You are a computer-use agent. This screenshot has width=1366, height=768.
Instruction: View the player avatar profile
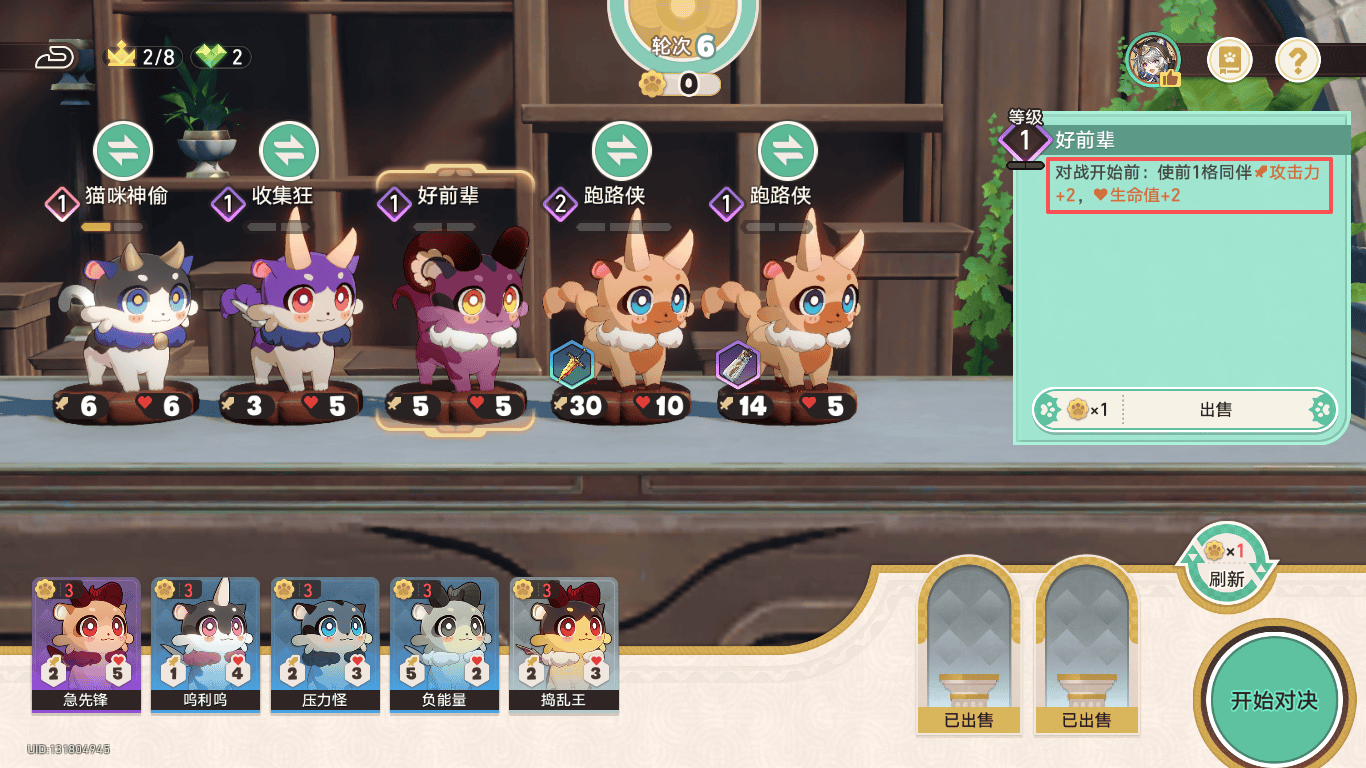[x=1153, y=60]
